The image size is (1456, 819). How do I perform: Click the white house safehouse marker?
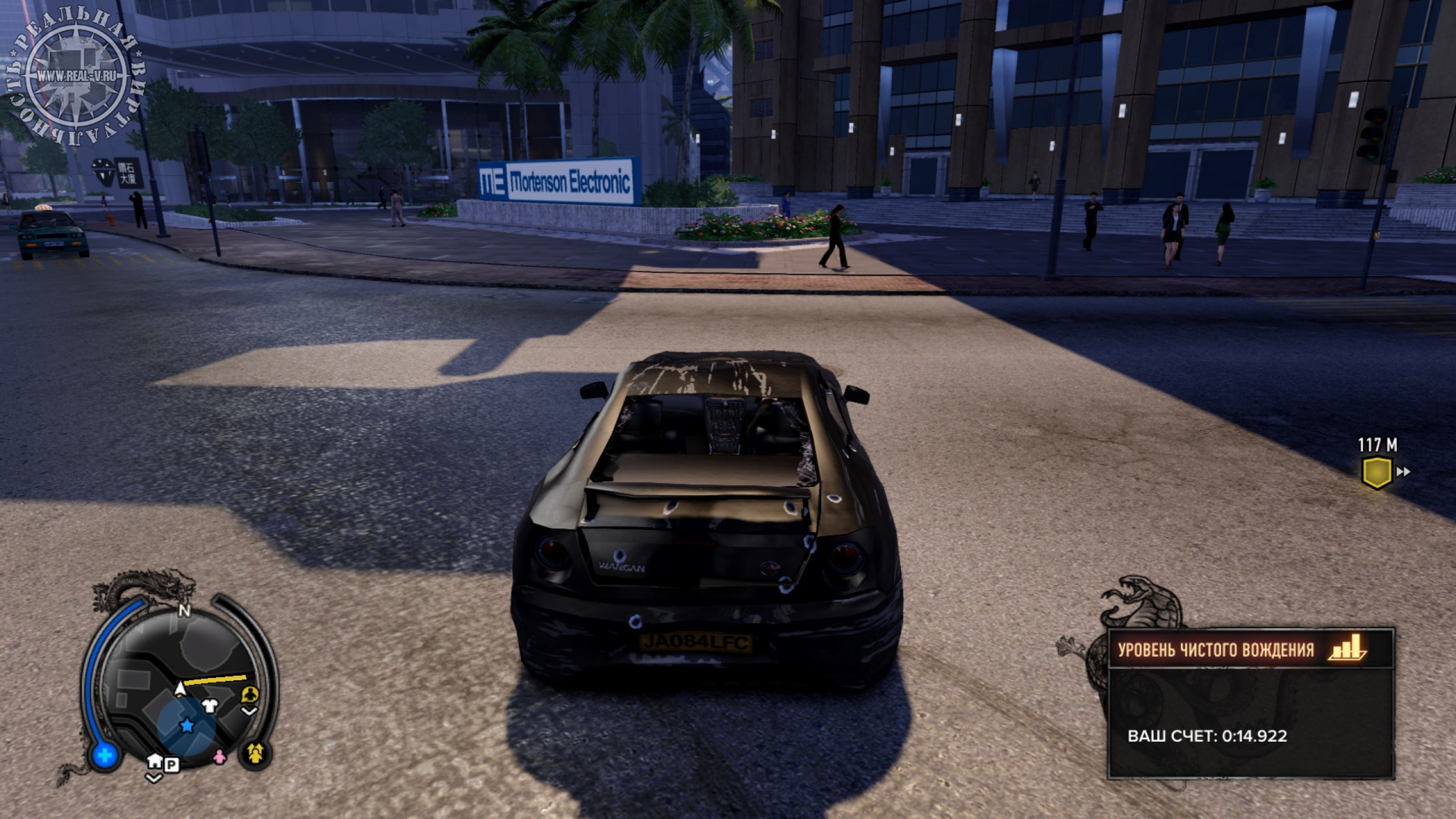154,761
